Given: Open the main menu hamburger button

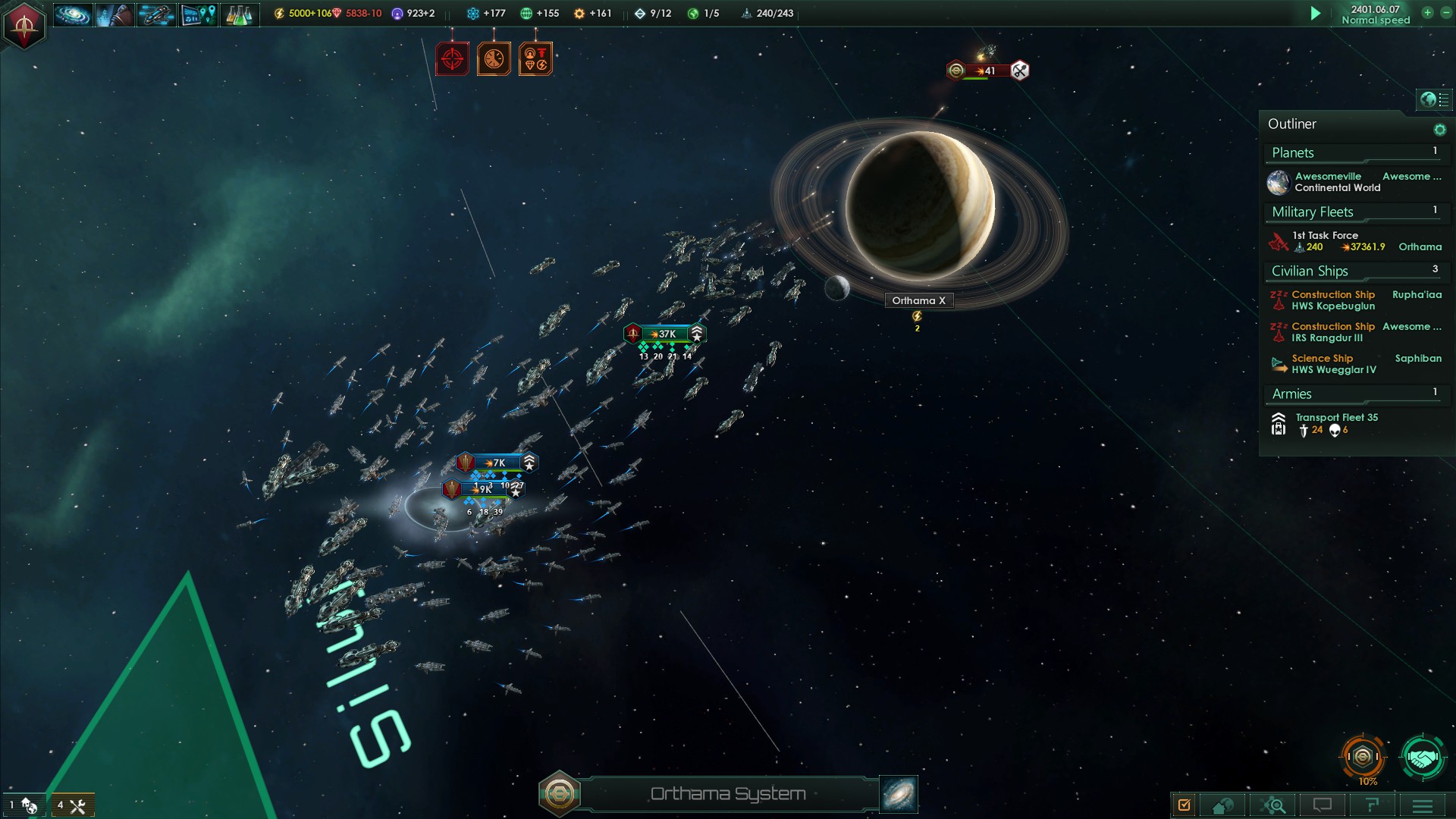Looking at the screenshot, I should point(1423,805).
